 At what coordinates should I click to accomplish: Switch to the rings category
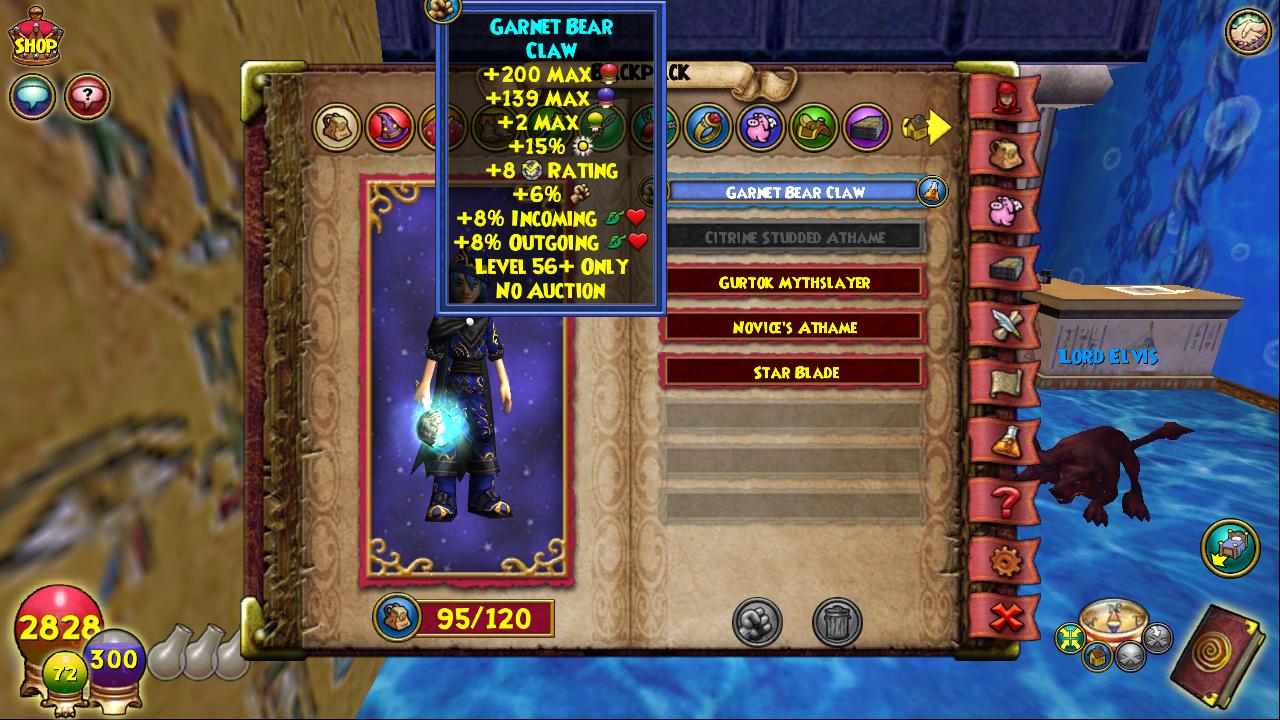coord(708,127)
